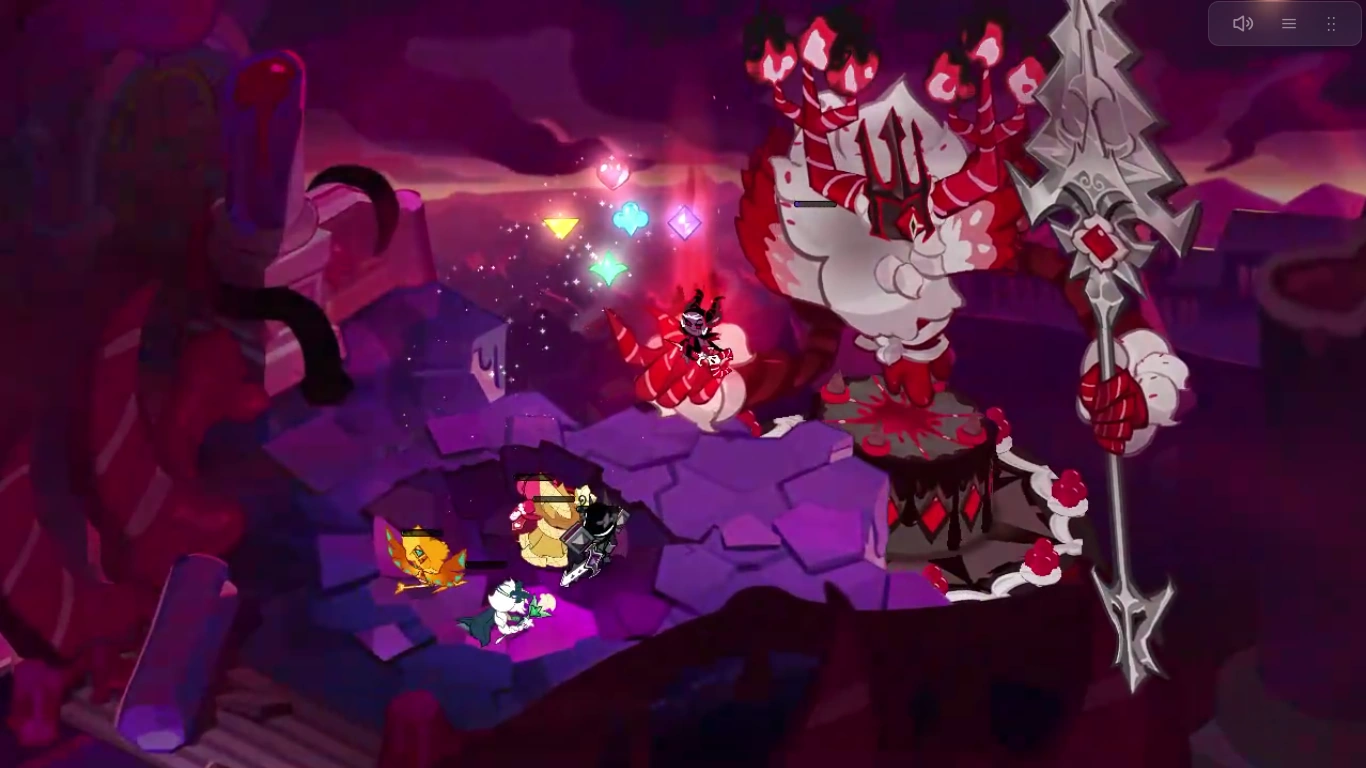Select the purple diamond gem sparkle
This screenshot has height=768, width=1366.
coord(684,224)
